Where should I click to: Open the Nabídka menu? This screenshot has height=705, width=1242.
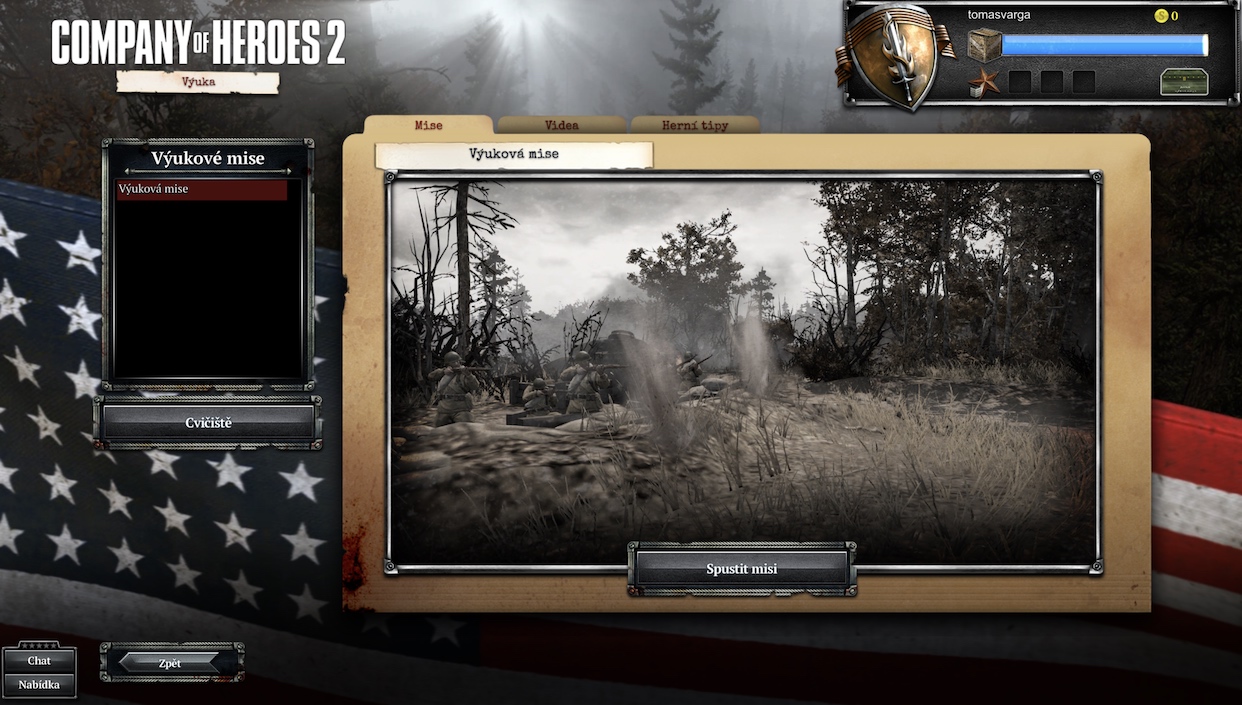coord(39,685)
